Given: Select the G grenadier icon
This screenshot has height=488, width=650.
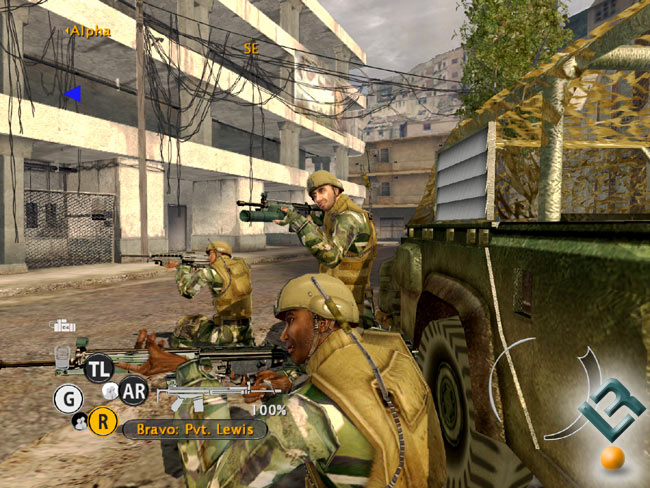Looking at the screenshot, I should [x=68, y=398].
